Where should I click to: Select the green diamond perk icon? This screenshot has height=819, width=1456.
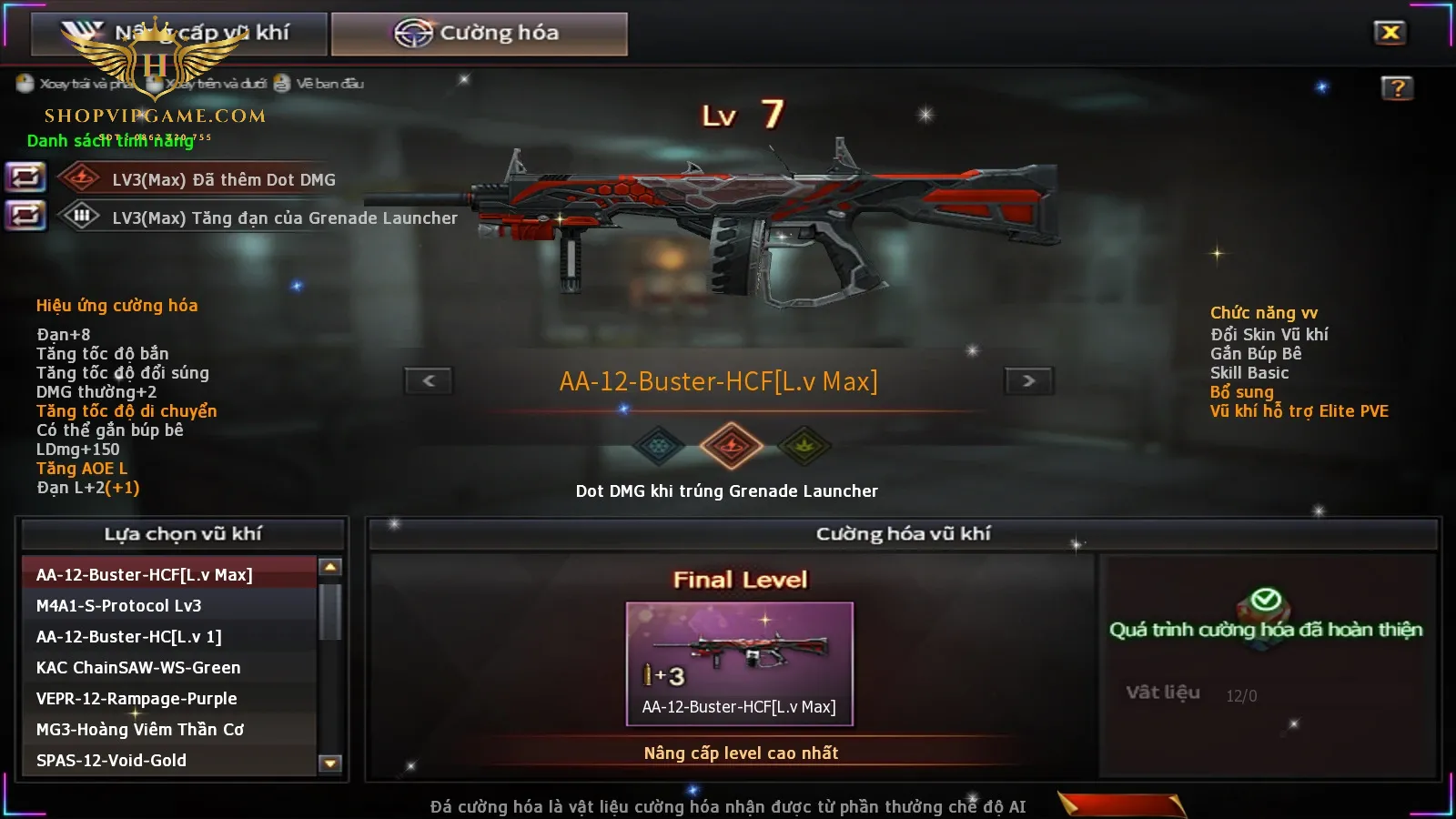(804, 446)
